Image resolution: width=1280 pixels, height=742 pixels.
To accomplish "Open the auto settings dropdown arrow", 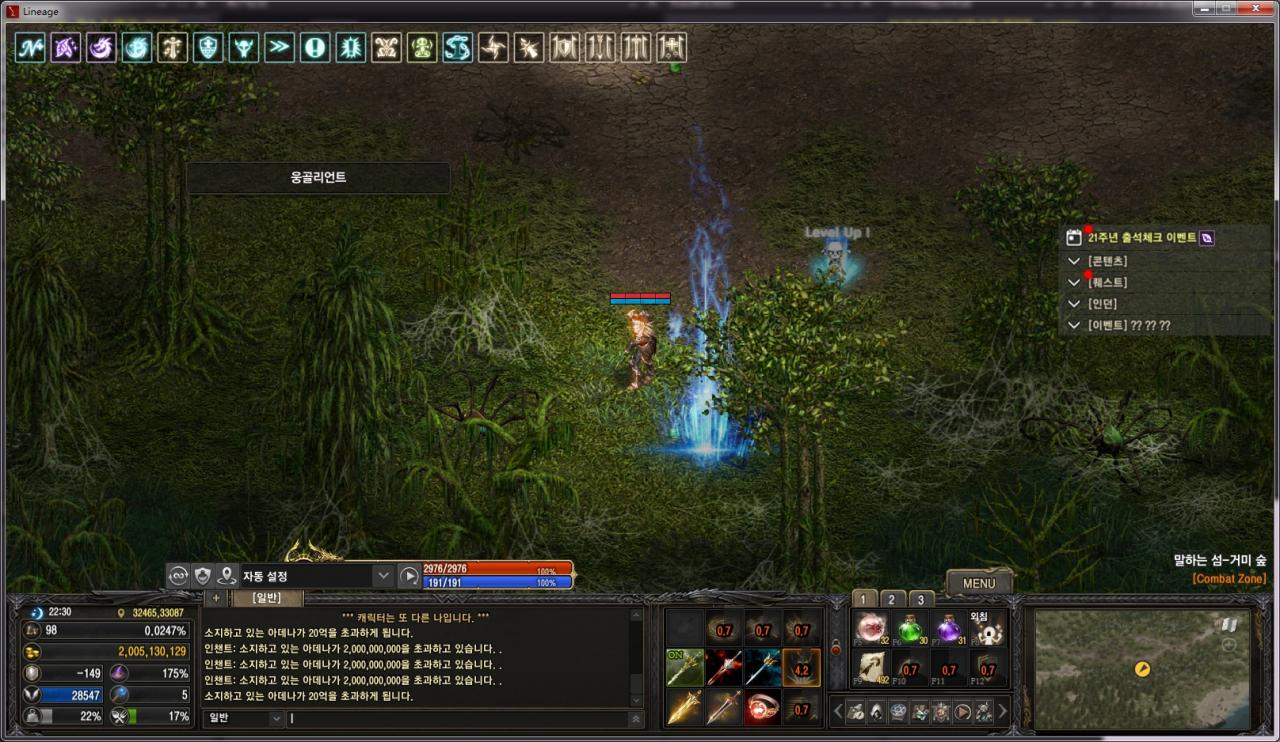I will point(383,576).
